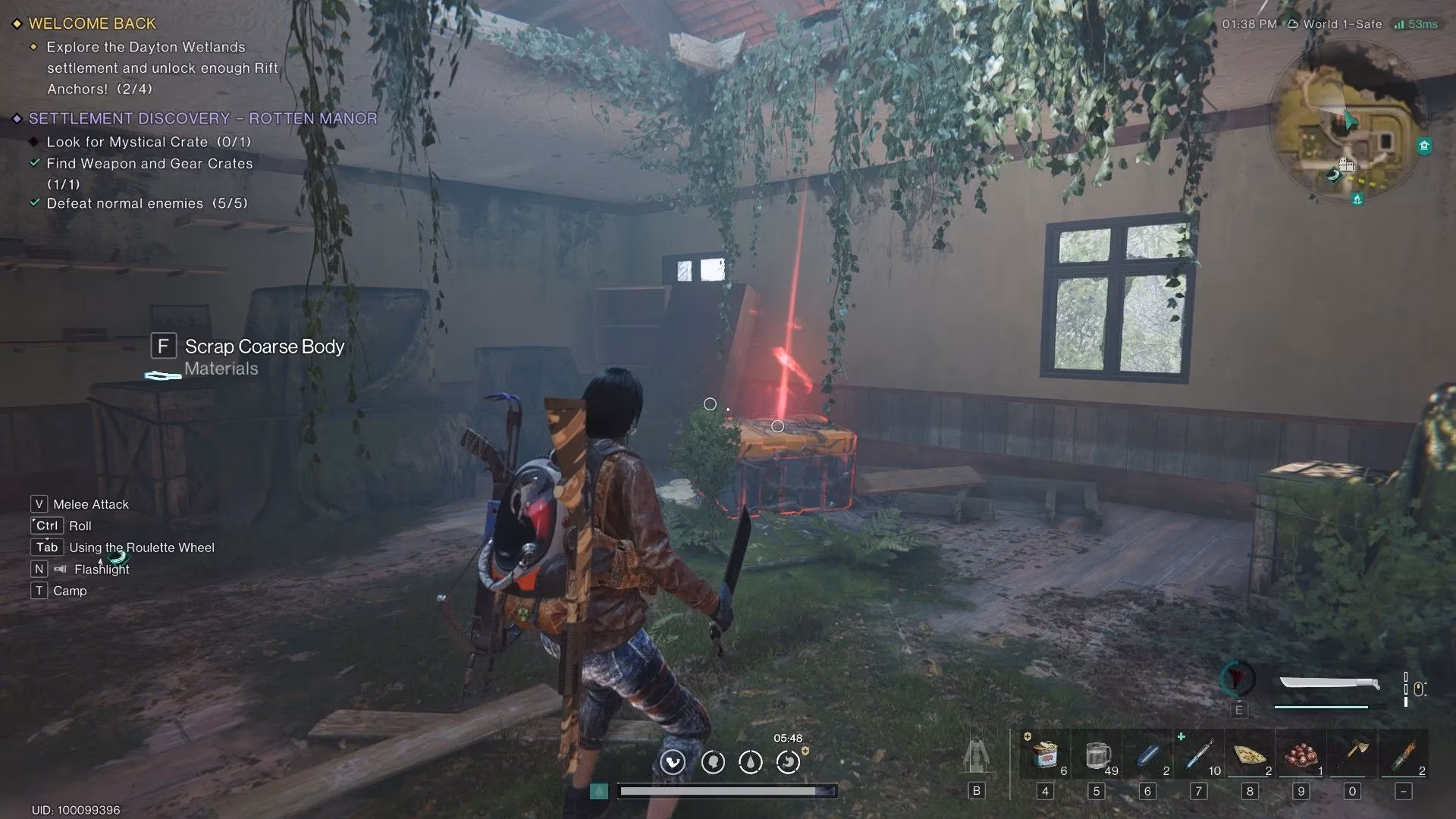Use the syringe in the hotbar
The height and width of the screenshot is (819, 1456).
1199,756
